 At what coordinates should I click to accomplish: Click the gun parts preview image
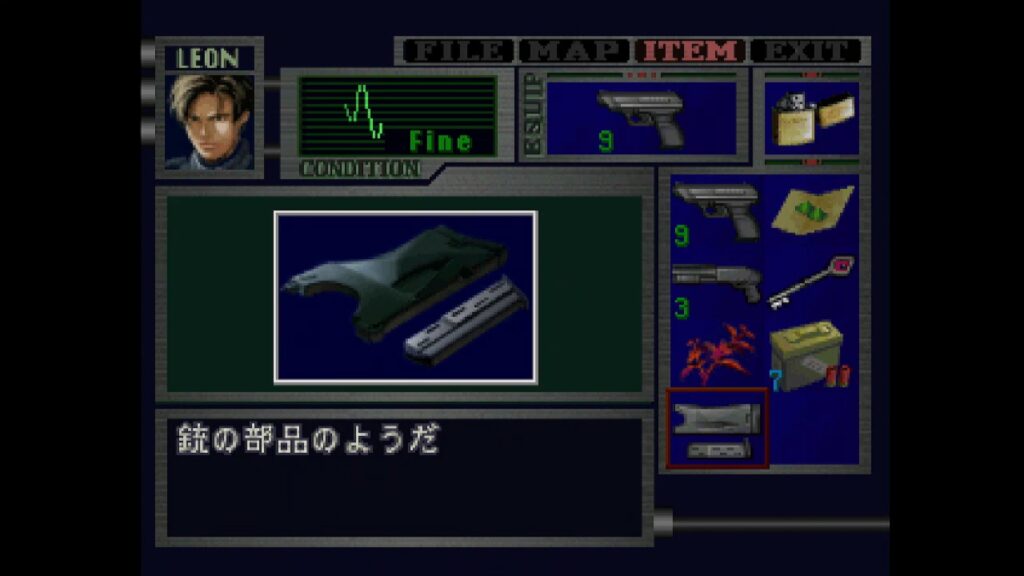click(405, 297)
